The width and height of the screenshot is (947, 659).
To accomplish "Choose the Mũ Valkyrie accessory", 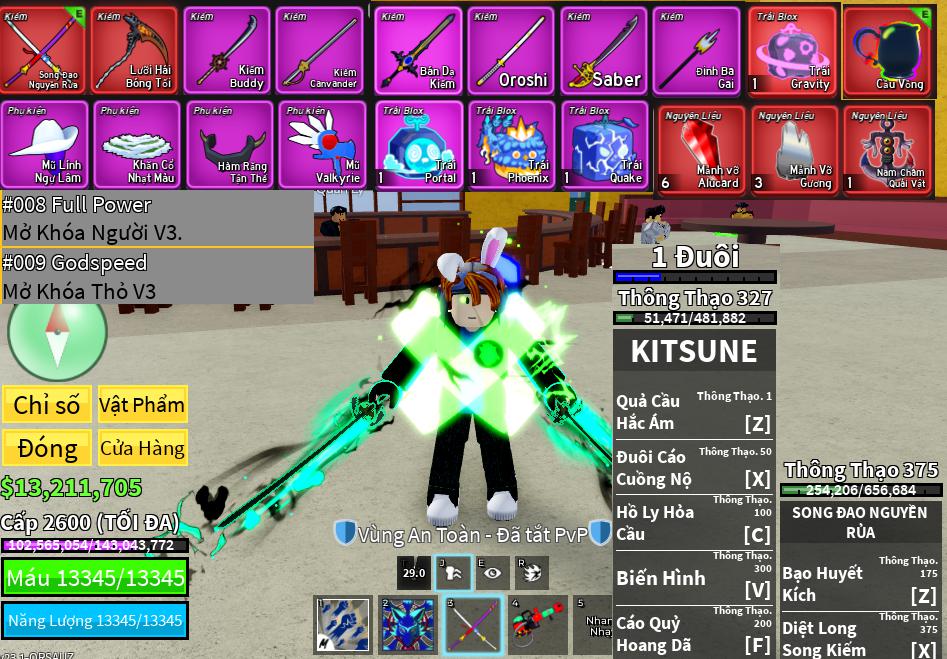I will tap(321, 144).
